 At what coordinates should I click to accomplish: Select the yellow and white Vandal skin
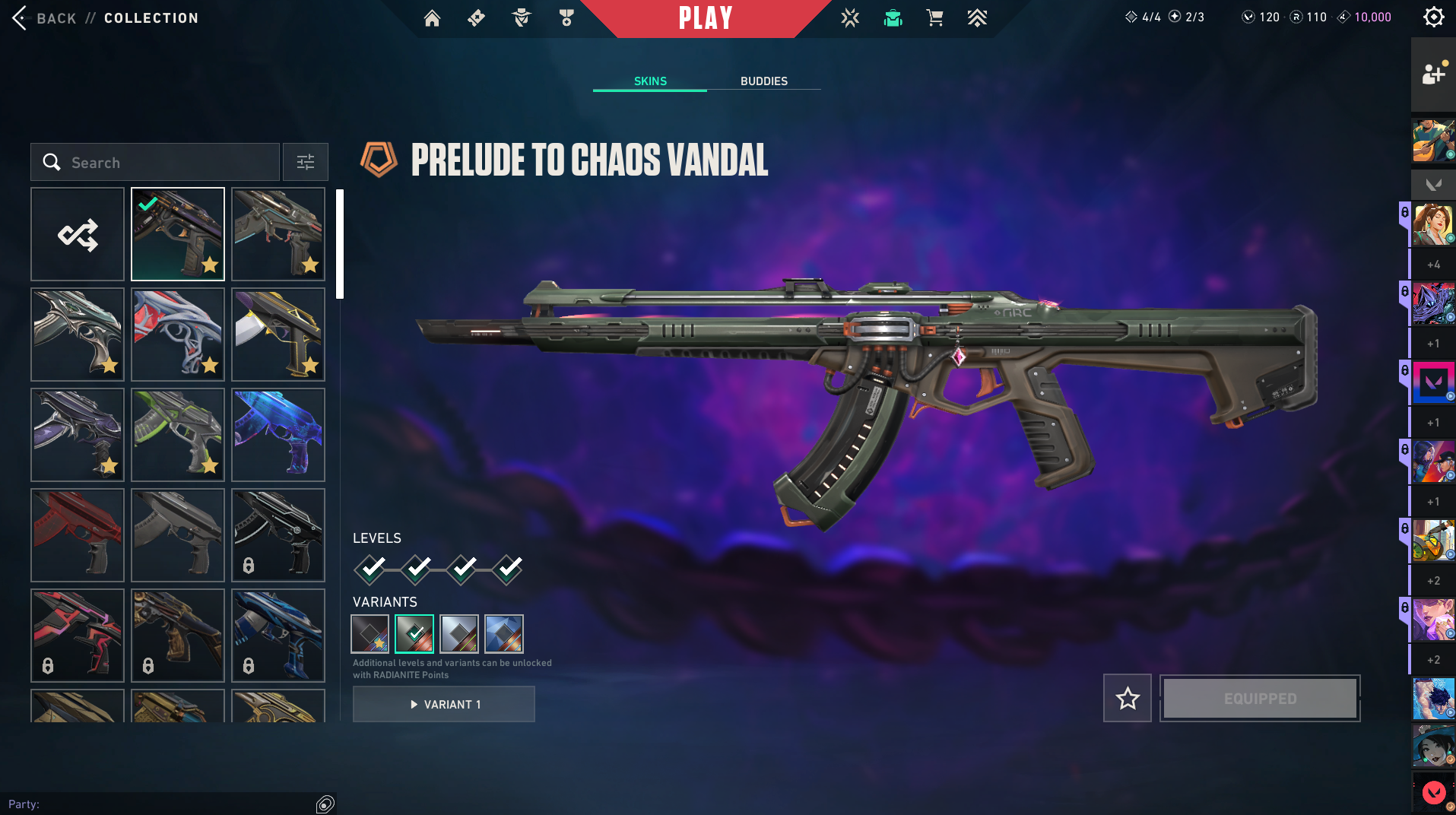(278, 335)
